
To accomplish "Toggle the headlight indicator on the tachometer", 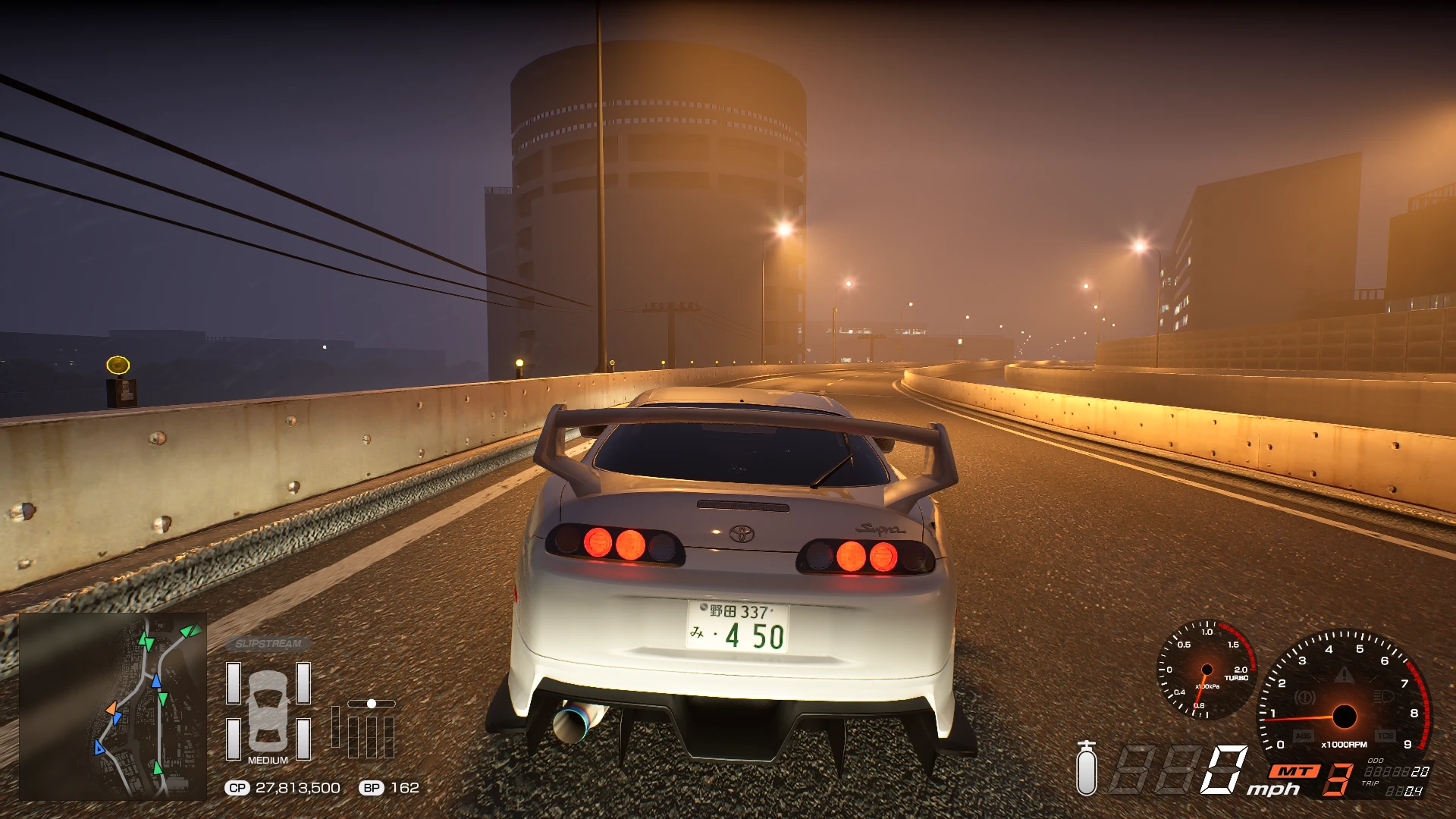I will tap(1385, 696).
